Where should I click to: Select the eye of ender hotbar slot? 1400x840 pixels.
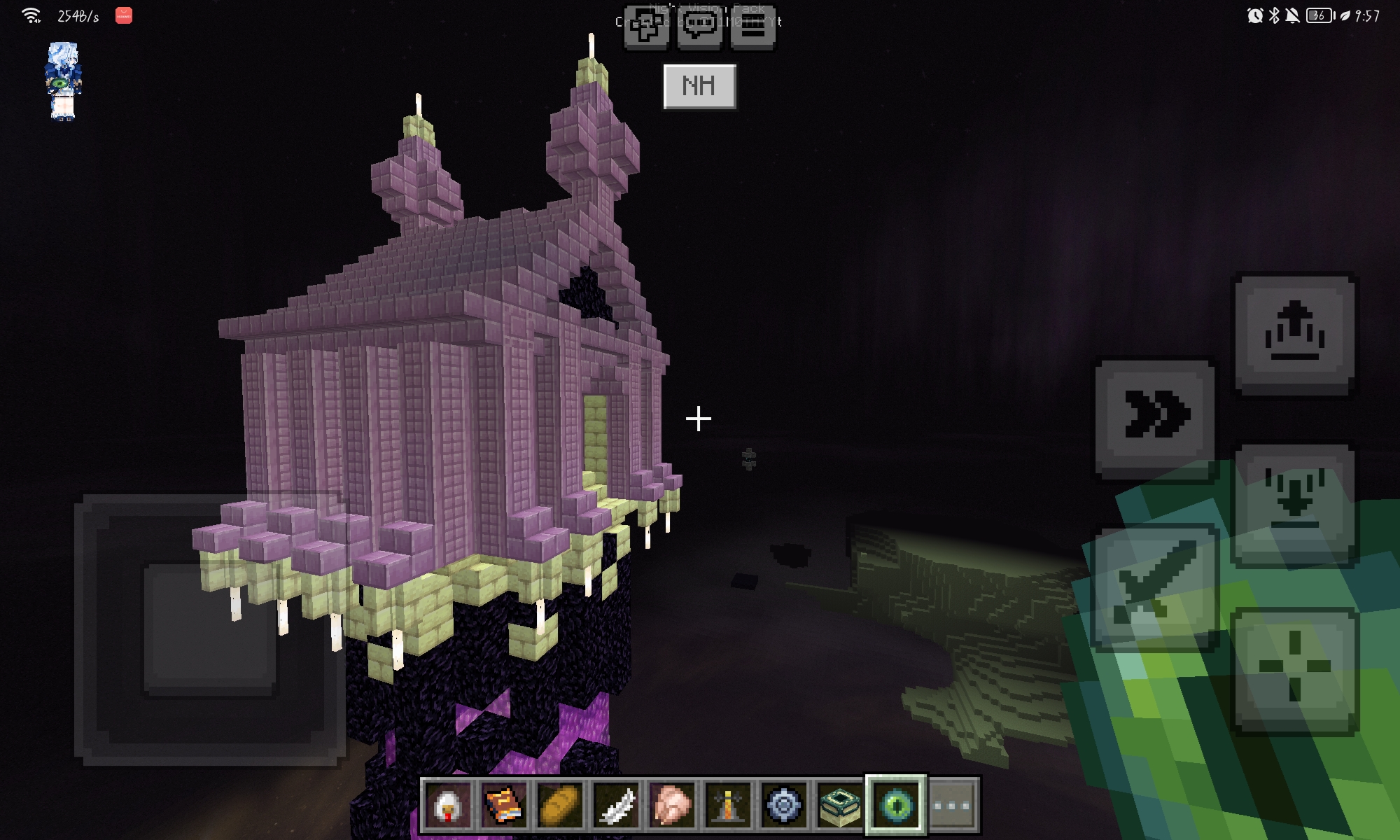[896, 805]
